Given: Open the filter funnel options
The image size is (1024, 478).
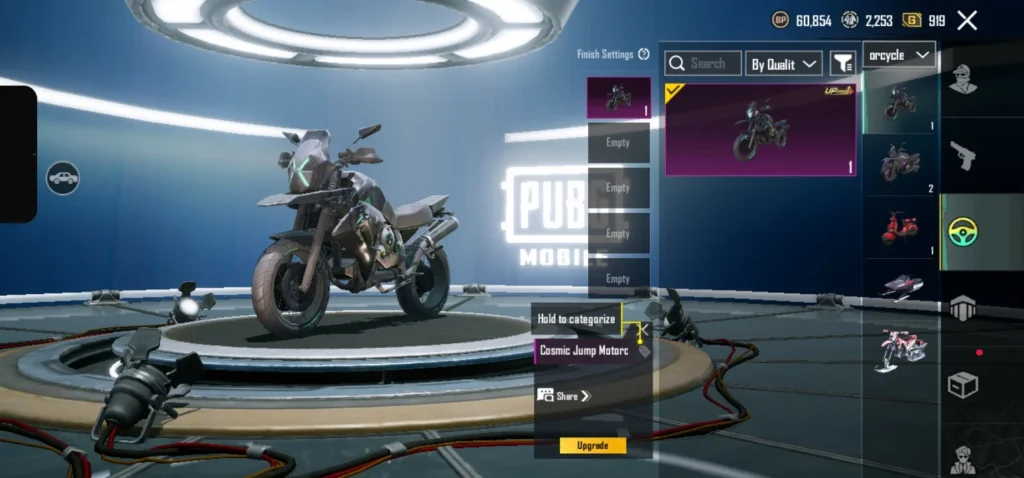Looking at the screenshot, I should [x=843, y=64].
